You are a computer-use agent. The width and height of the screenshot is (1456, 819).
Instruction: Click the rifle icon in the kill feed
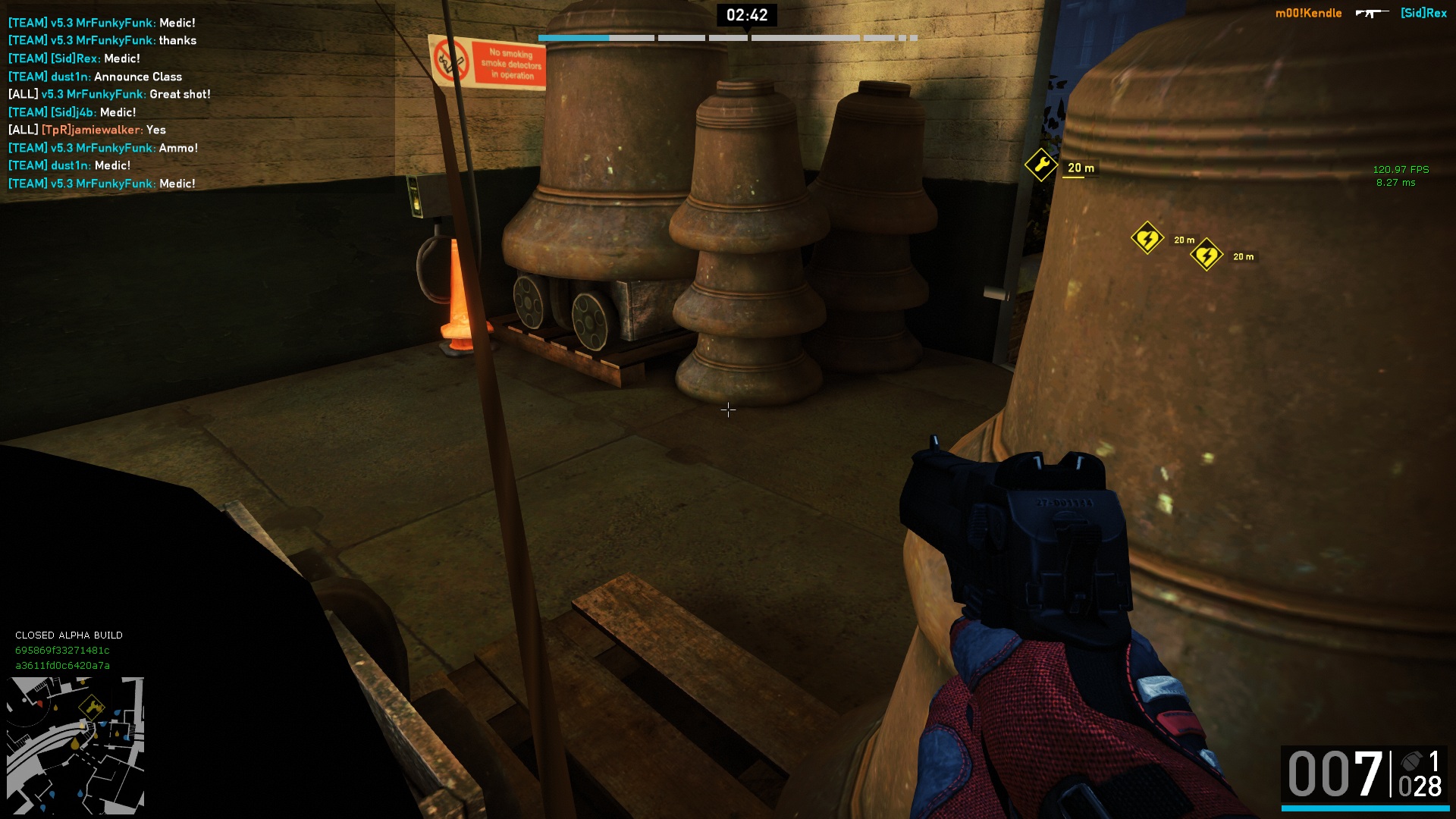1371,13
